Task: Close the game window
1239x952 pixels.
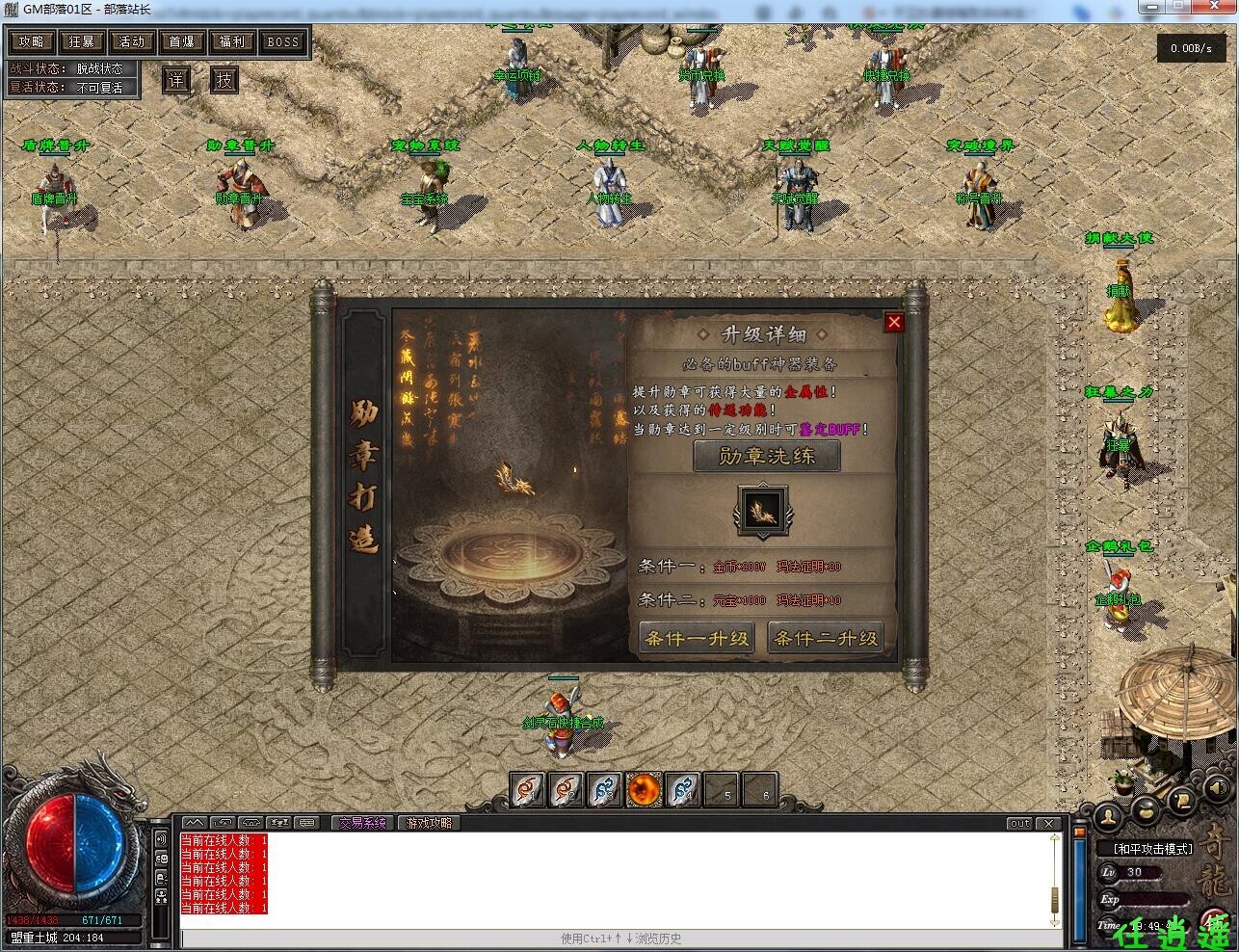Action: click(1218, 8)
